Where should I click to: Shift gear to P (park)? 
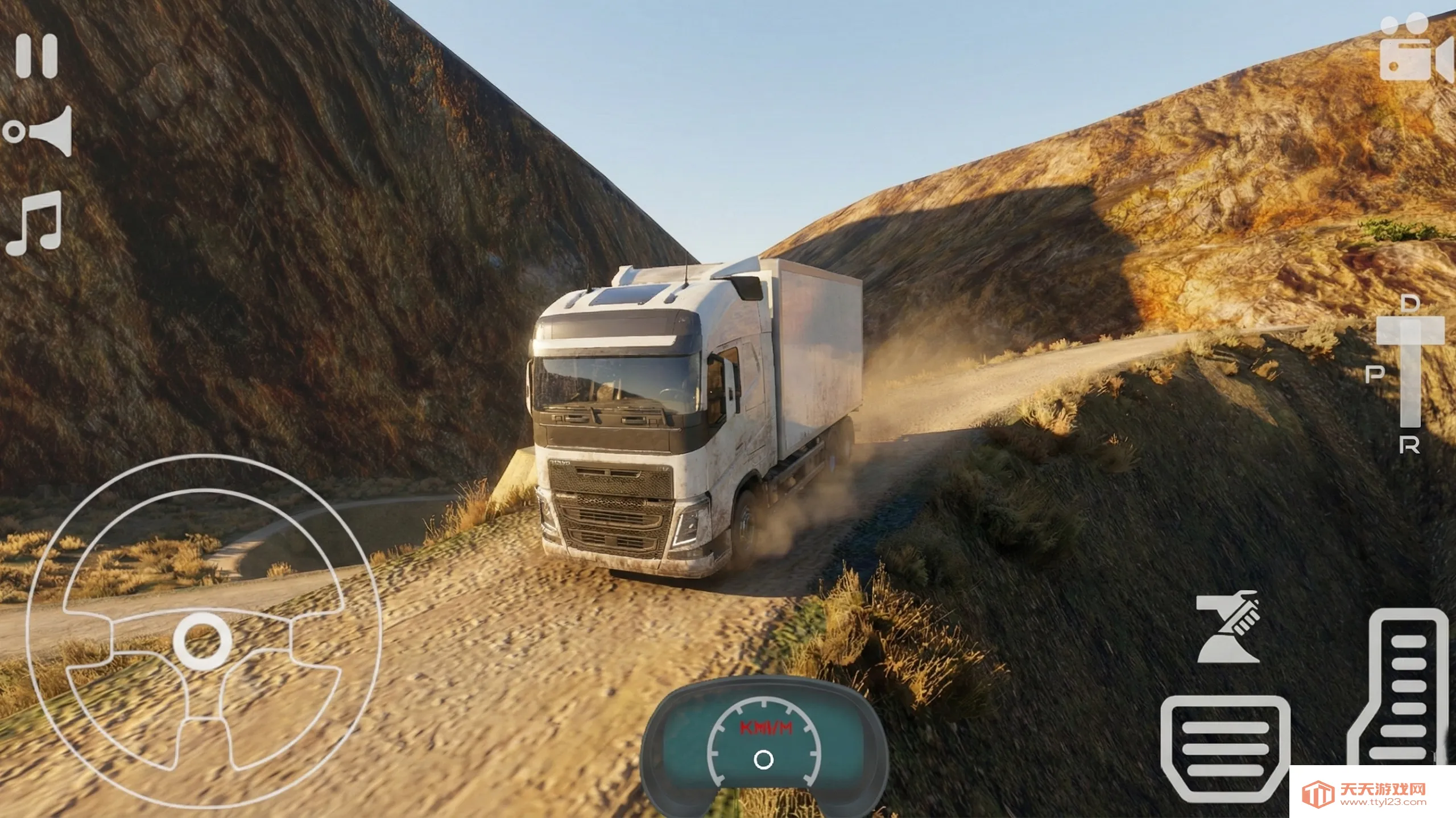click(x=1375, y=374)
